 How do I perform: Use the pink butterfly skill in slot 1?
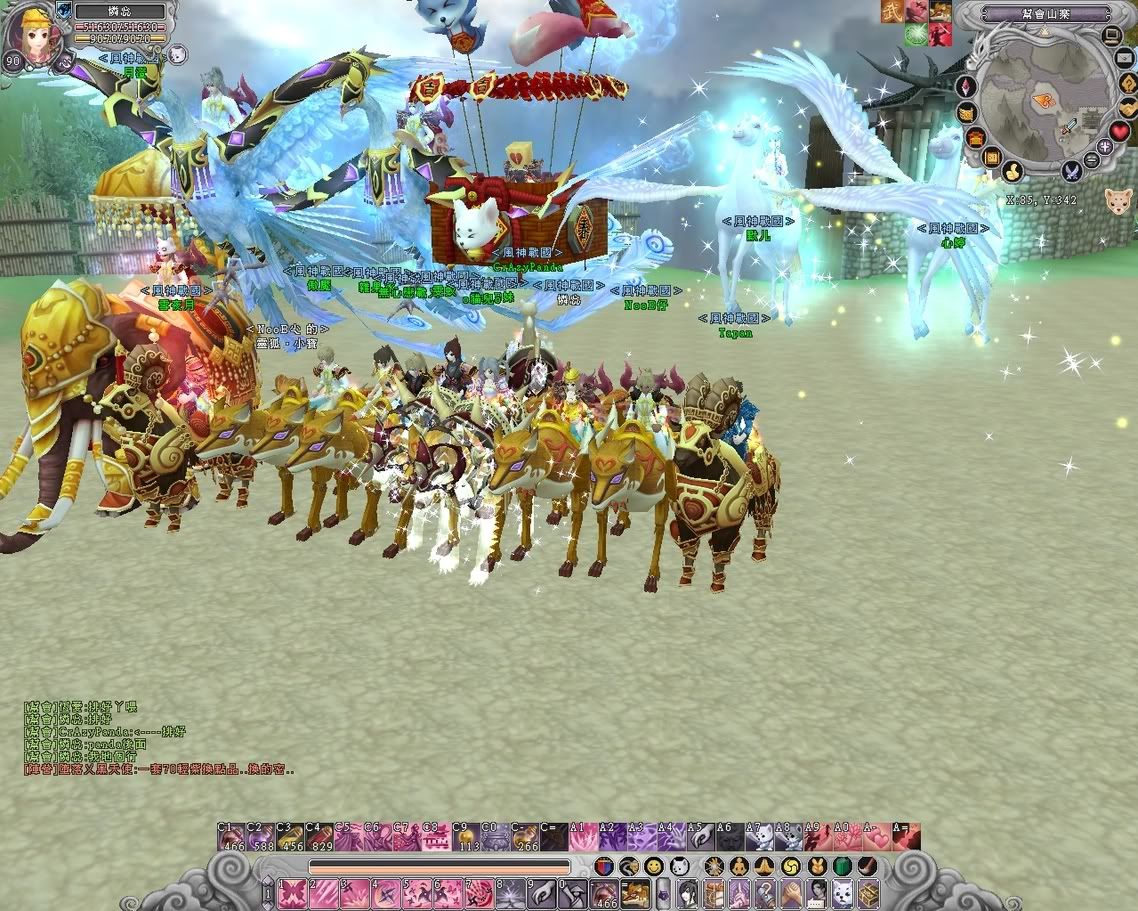[x=292, y=893]
